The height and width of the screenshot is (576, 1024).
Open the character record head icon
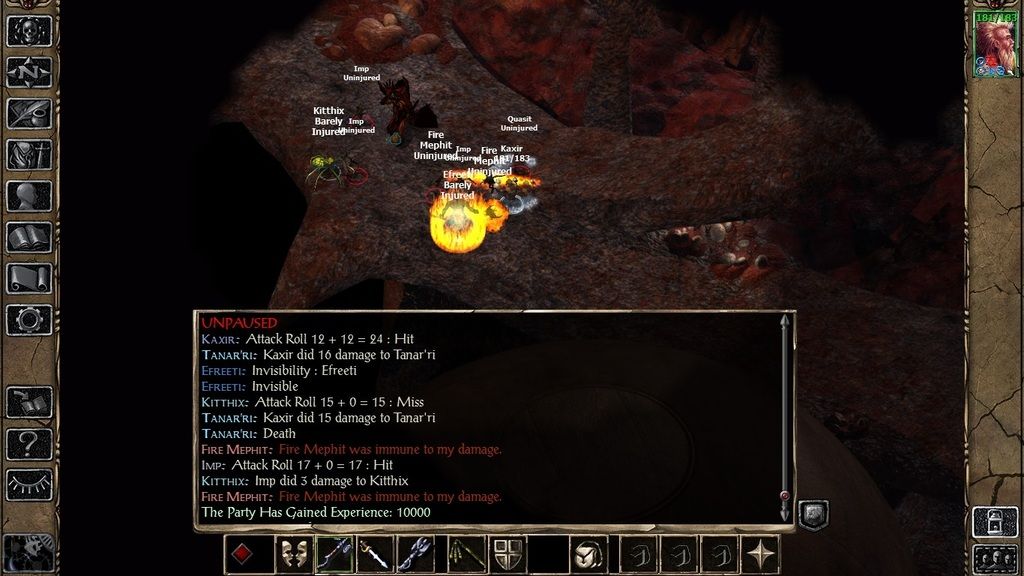(x=29, y=196)
